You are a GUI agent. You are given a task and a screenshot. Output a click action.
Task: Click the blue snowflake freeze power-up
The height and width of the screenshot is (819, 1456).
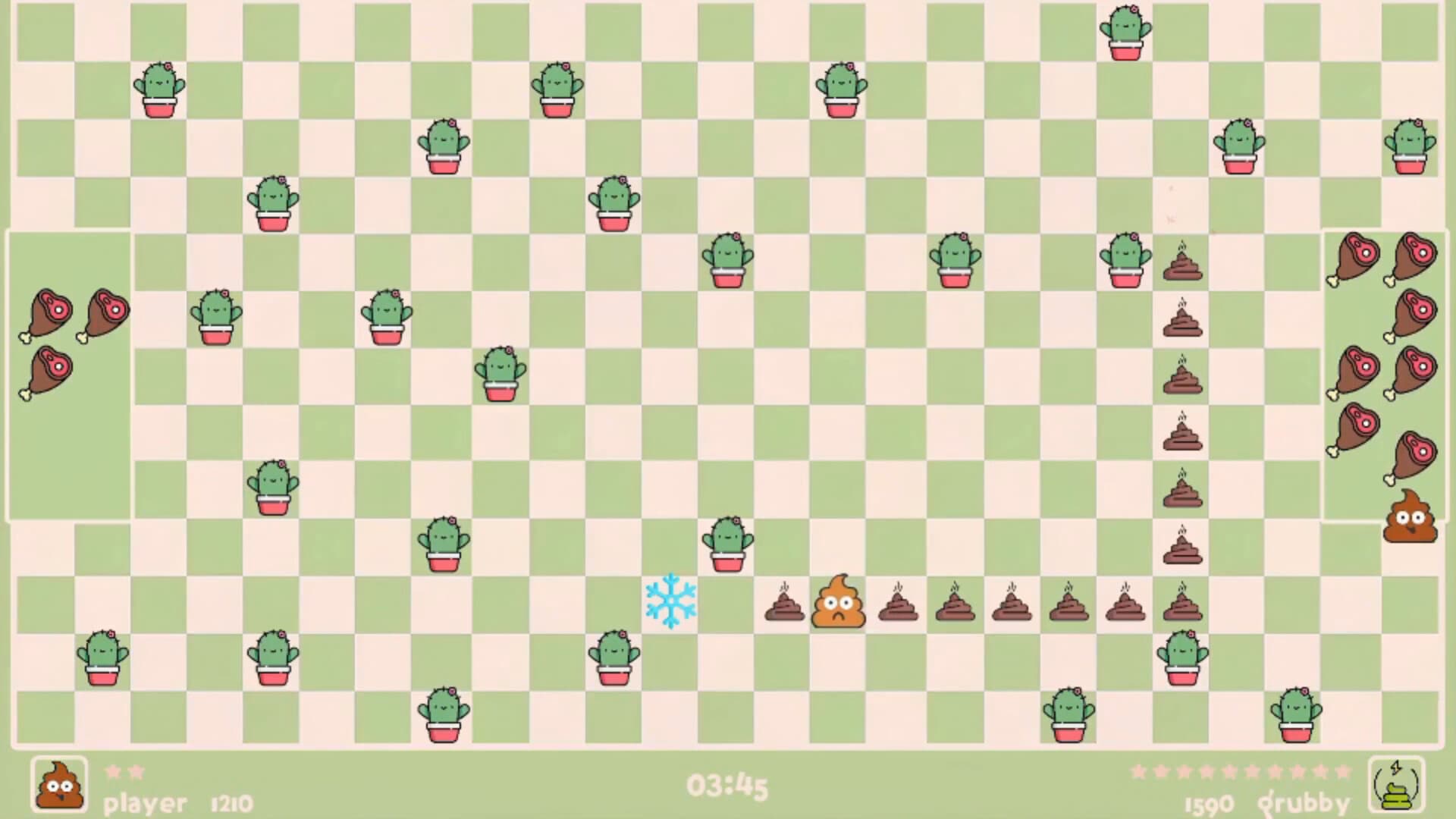coord(670,601)
